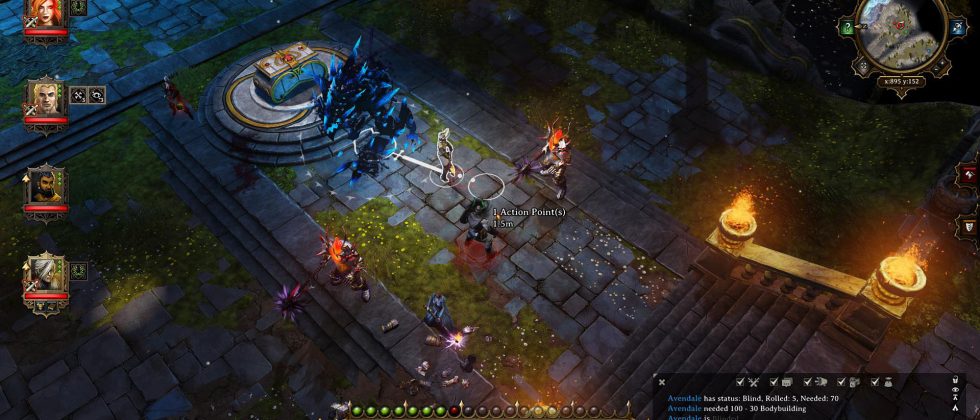Select the red-haired woman party portrait
Viewport: 980px width, 420px height.
(46, 12)
